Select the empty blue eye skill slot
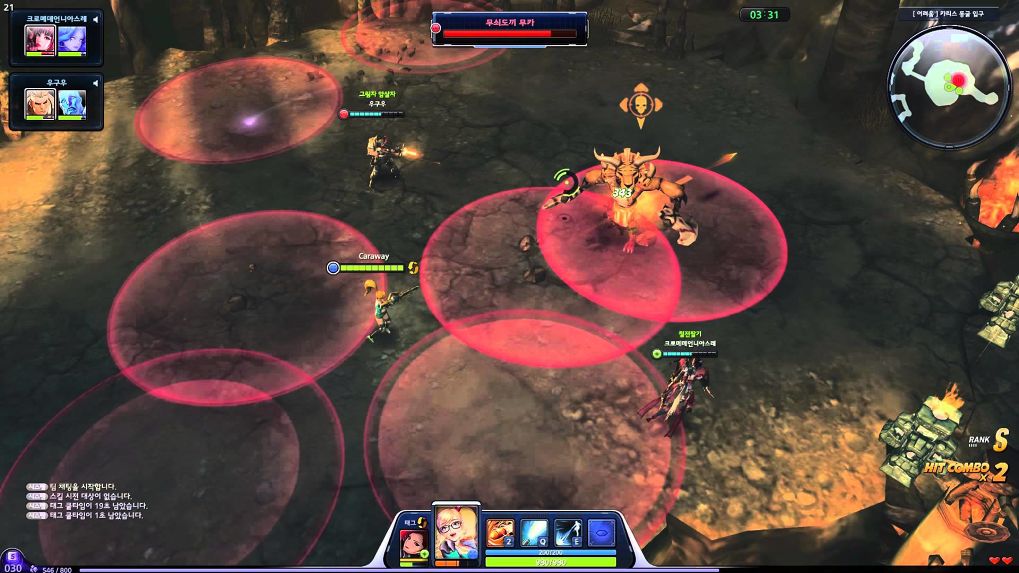The height and width of the screenshot is (573, 1019). [600, 532]
